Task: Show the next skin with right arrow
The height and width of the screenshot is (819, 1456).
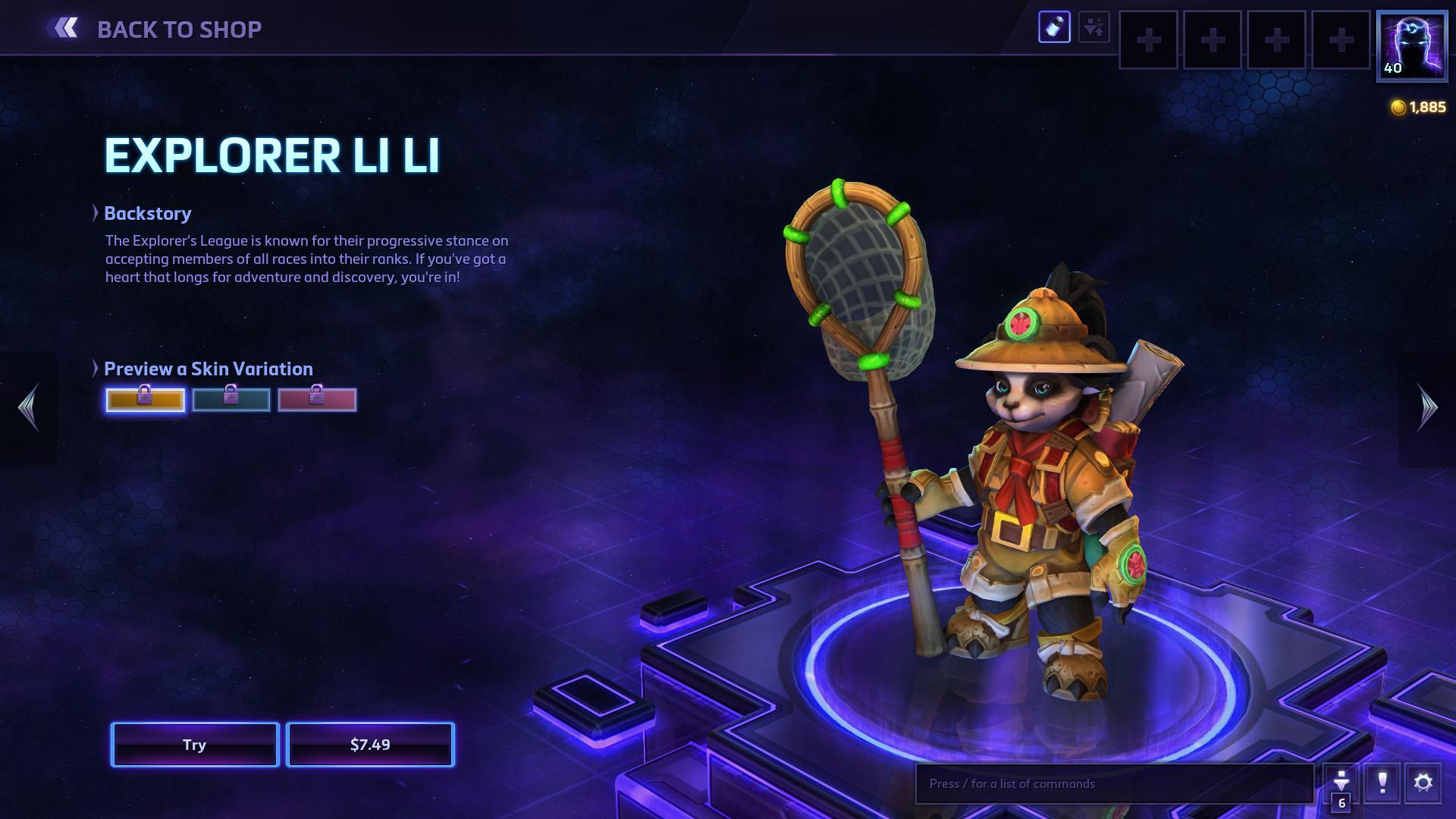Action: (1427, 407)
